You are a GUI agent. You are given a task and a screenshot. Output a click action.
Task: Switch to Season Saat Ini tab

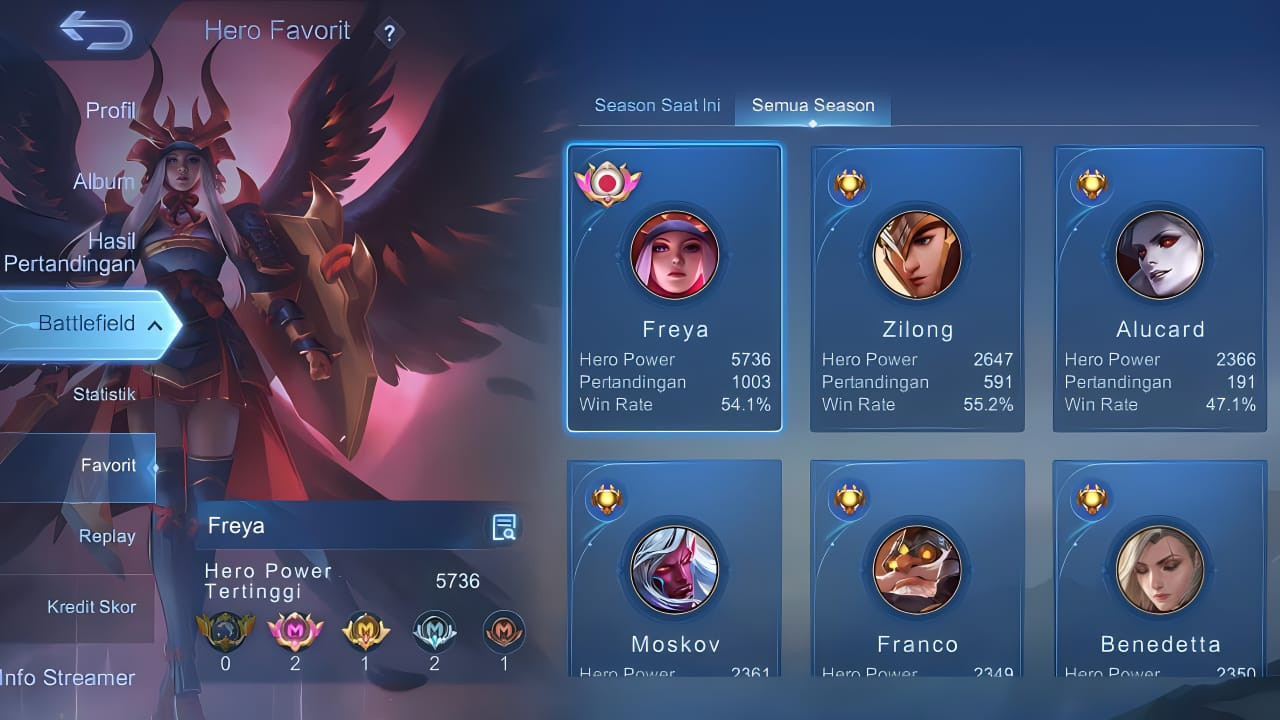(657, 105)
